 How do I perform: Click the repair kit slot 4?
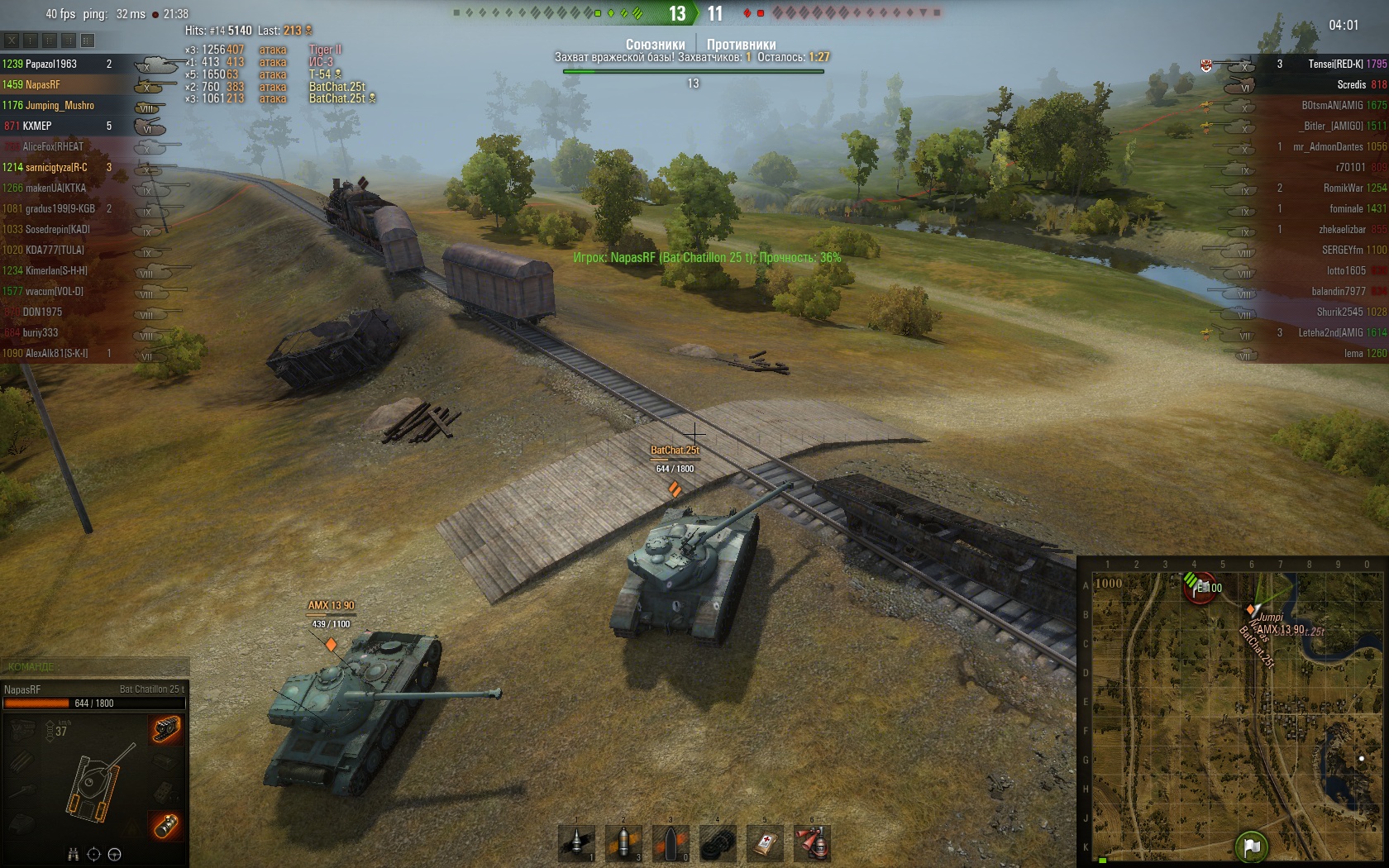tap(718, 842)
